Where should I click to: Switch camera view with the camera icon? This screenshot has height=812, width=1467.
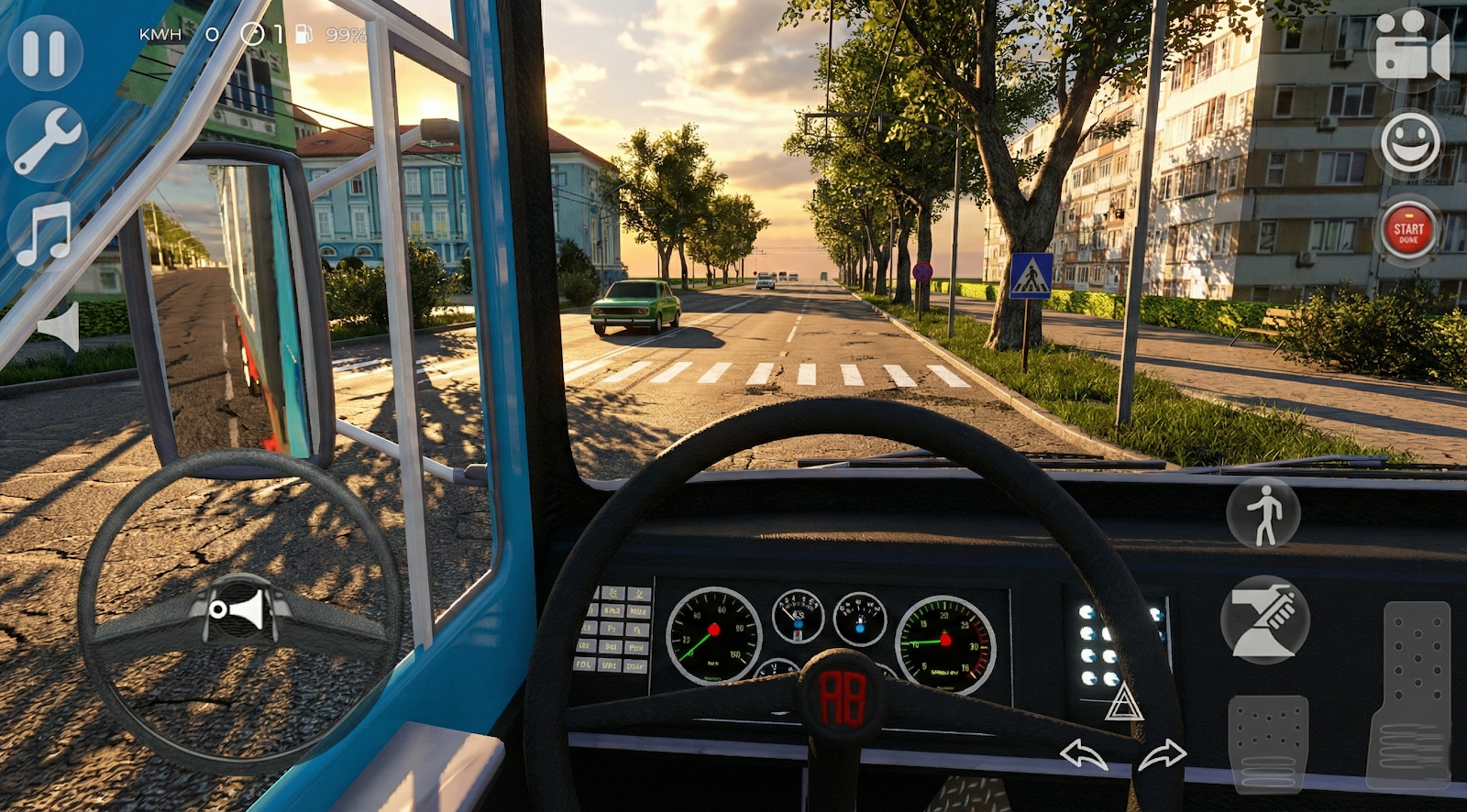(1412, 46)
